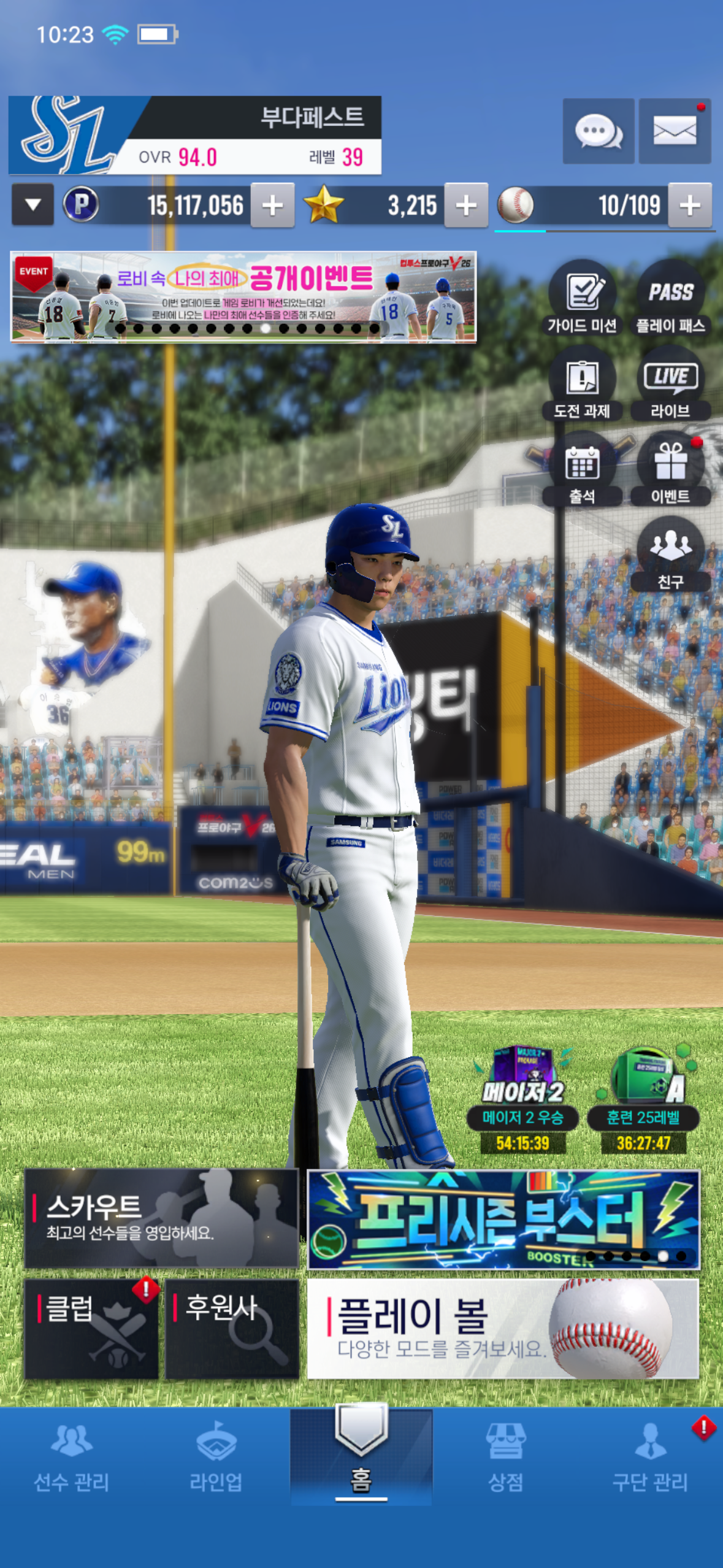Viewport: 723px width, 1568px height.
Task: Start 플레이 볼 play ball
Action: click(x=502, y=1328)
